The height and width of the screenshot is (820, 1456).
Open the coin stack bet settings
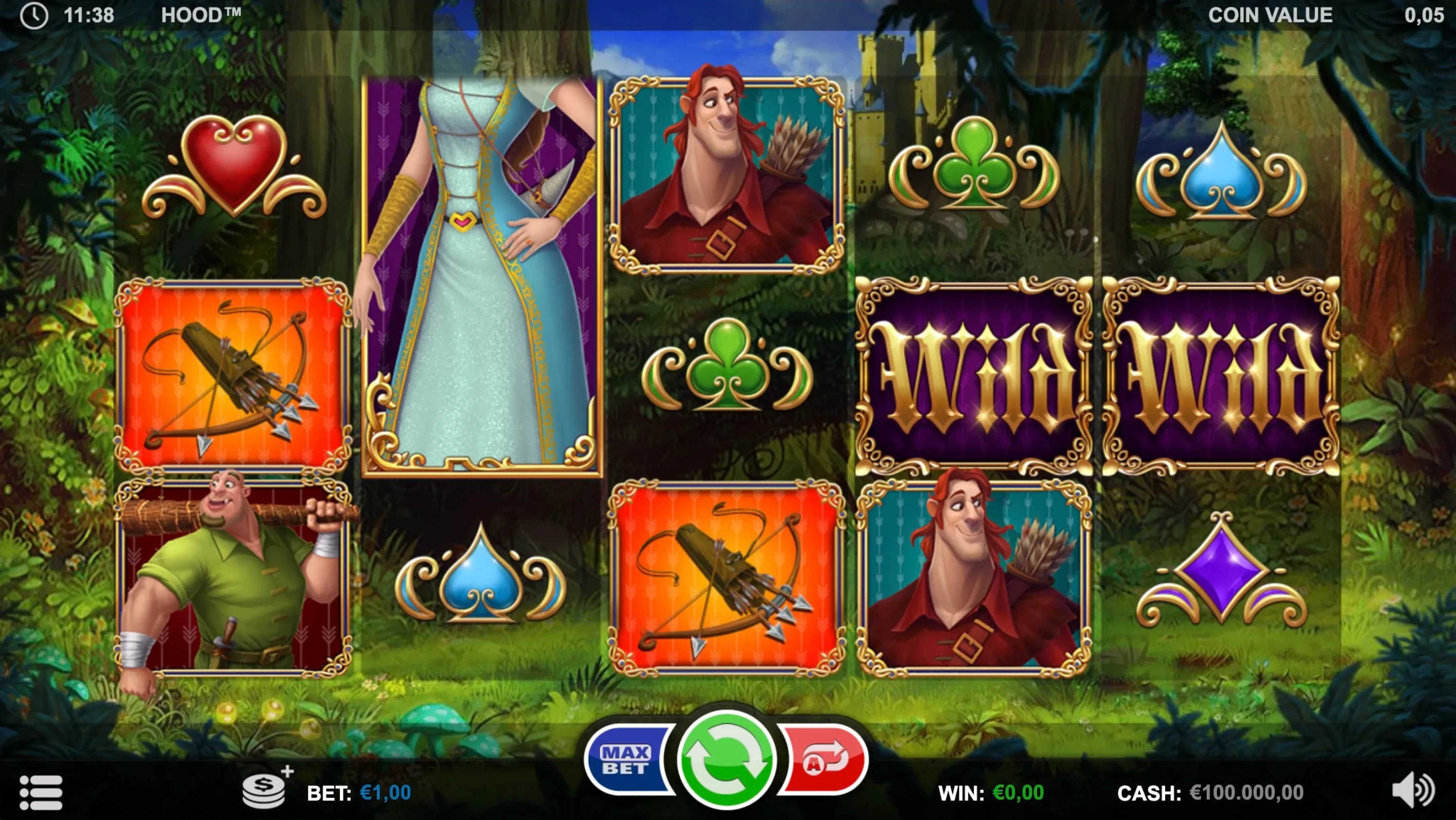[x=265, y=790]
